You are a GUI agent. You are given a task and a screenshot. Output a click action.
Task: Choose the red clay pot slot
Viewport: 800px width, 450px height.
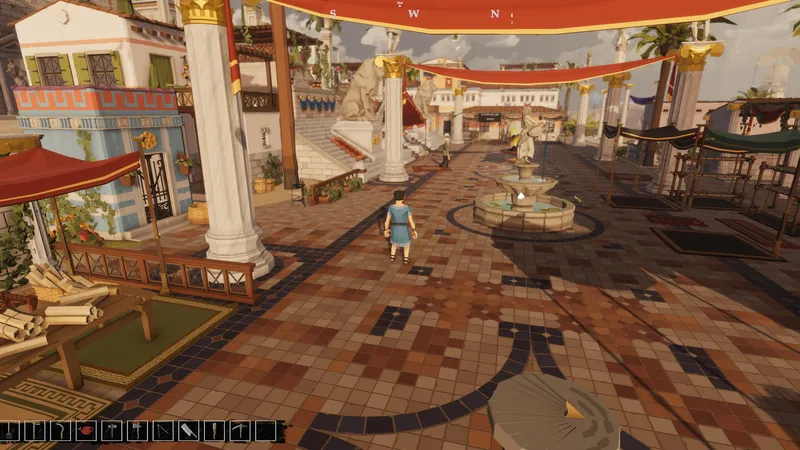tap(86, 431)
